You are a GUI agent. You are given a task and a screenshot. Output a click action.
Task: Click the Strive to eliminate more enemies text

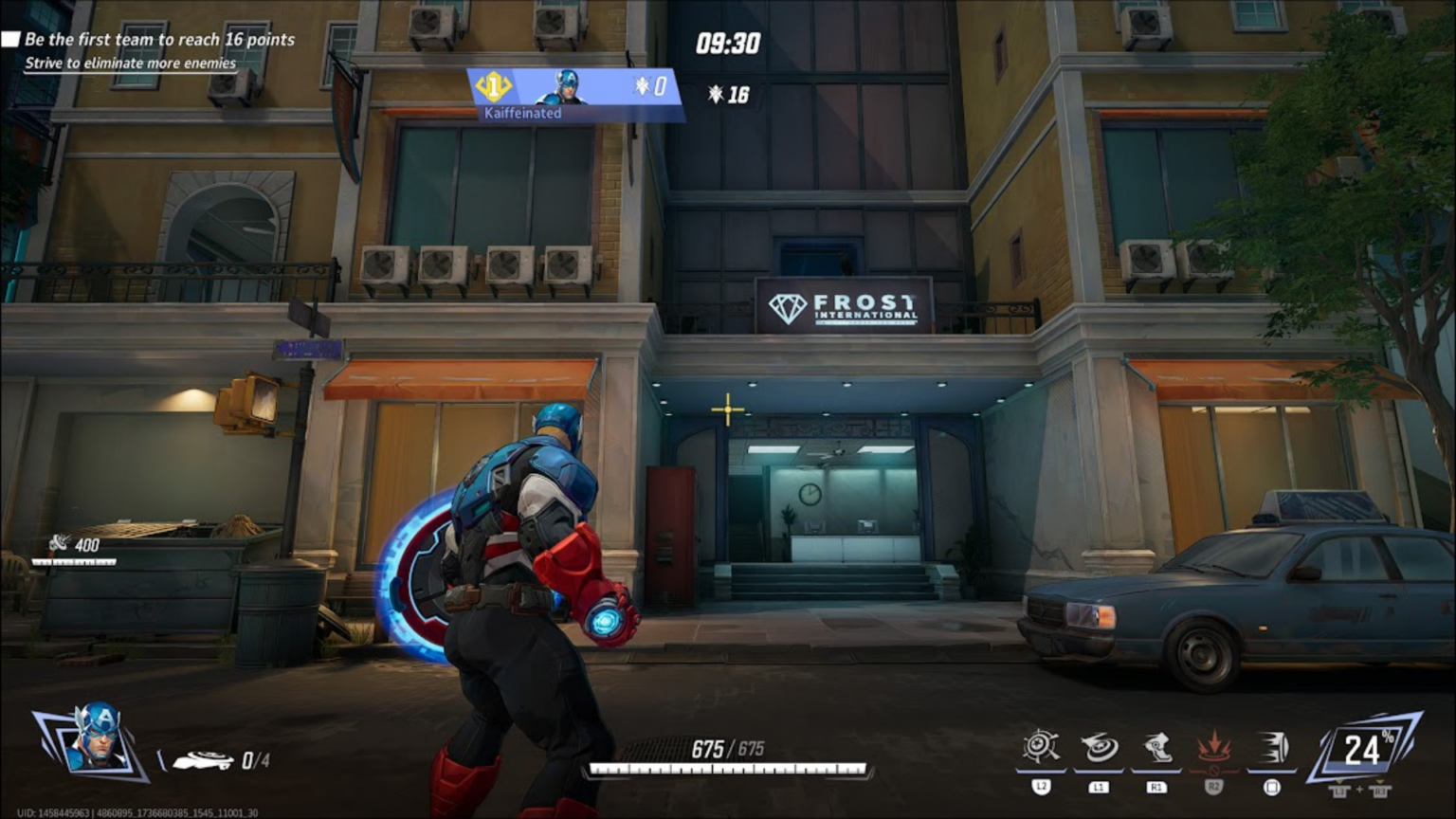click(130, 64)
